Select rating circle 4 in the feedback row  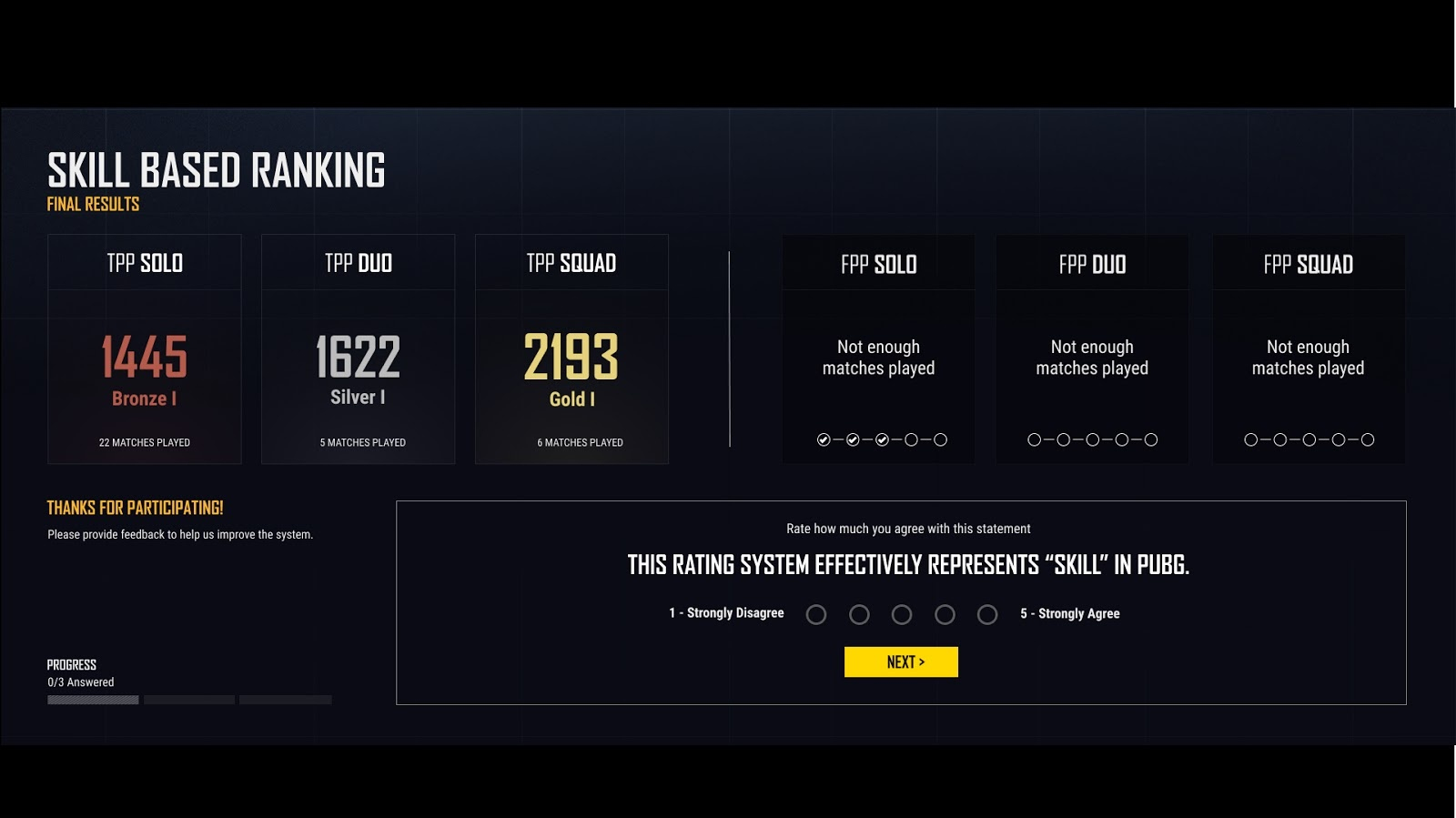tap(945, 614)
